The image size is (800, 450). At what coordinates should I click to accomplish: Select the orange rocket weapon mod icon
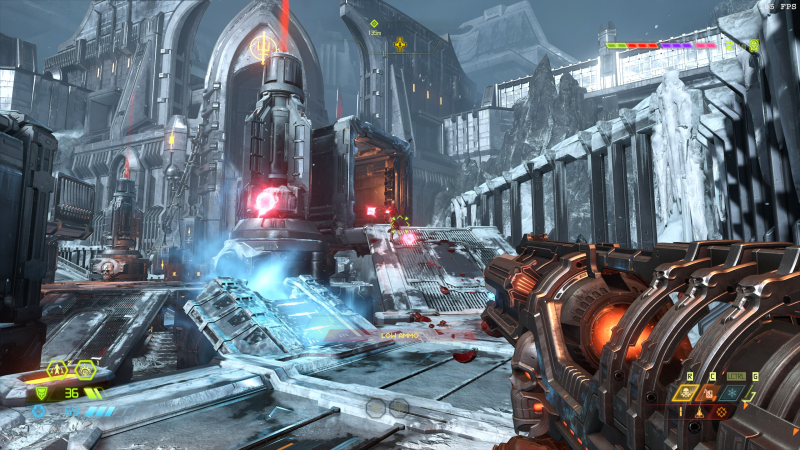point(699,411)
